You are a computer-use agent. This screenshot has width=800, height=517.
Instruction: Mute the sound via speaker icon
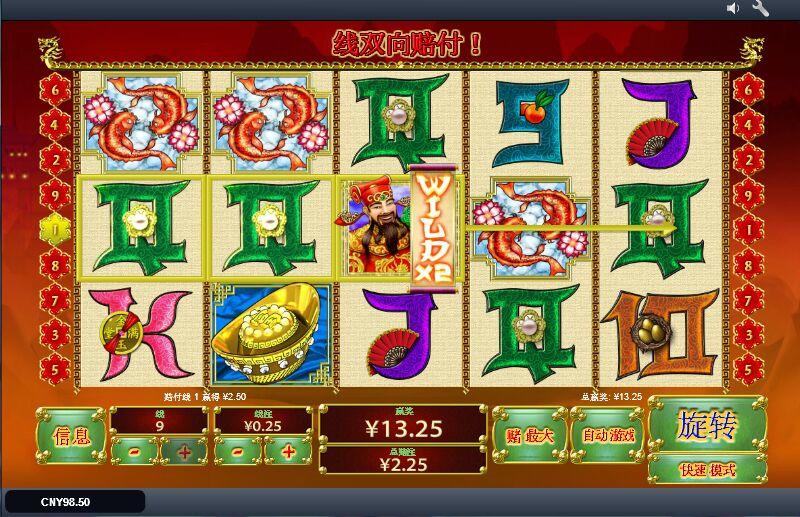click(x=733, y=9)
